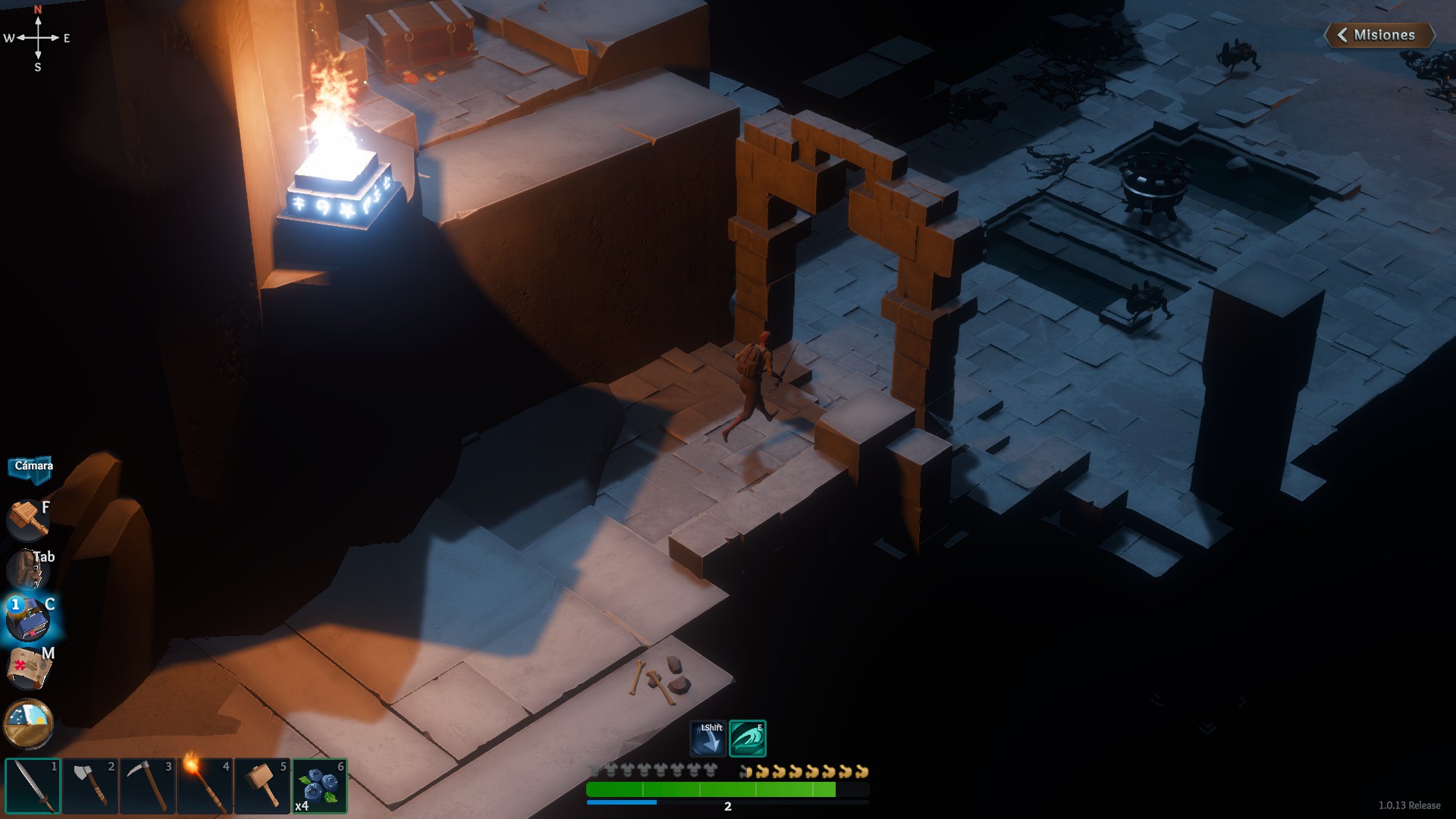1456x819 pixels.
Task: Toggle the Cámara mode button
Action: pyautogui.click(x=32, y=466)
